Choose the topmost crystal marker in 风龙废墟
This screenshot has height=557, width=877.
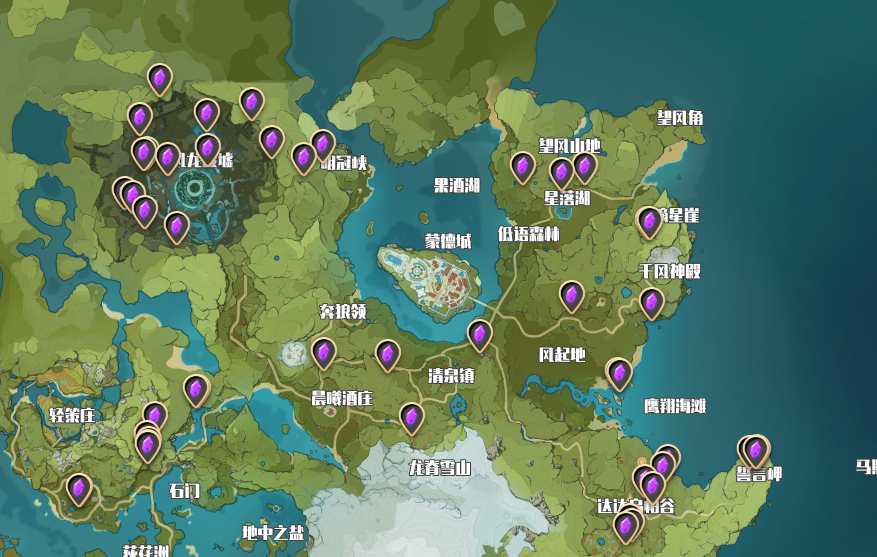(x=160, y=78)
